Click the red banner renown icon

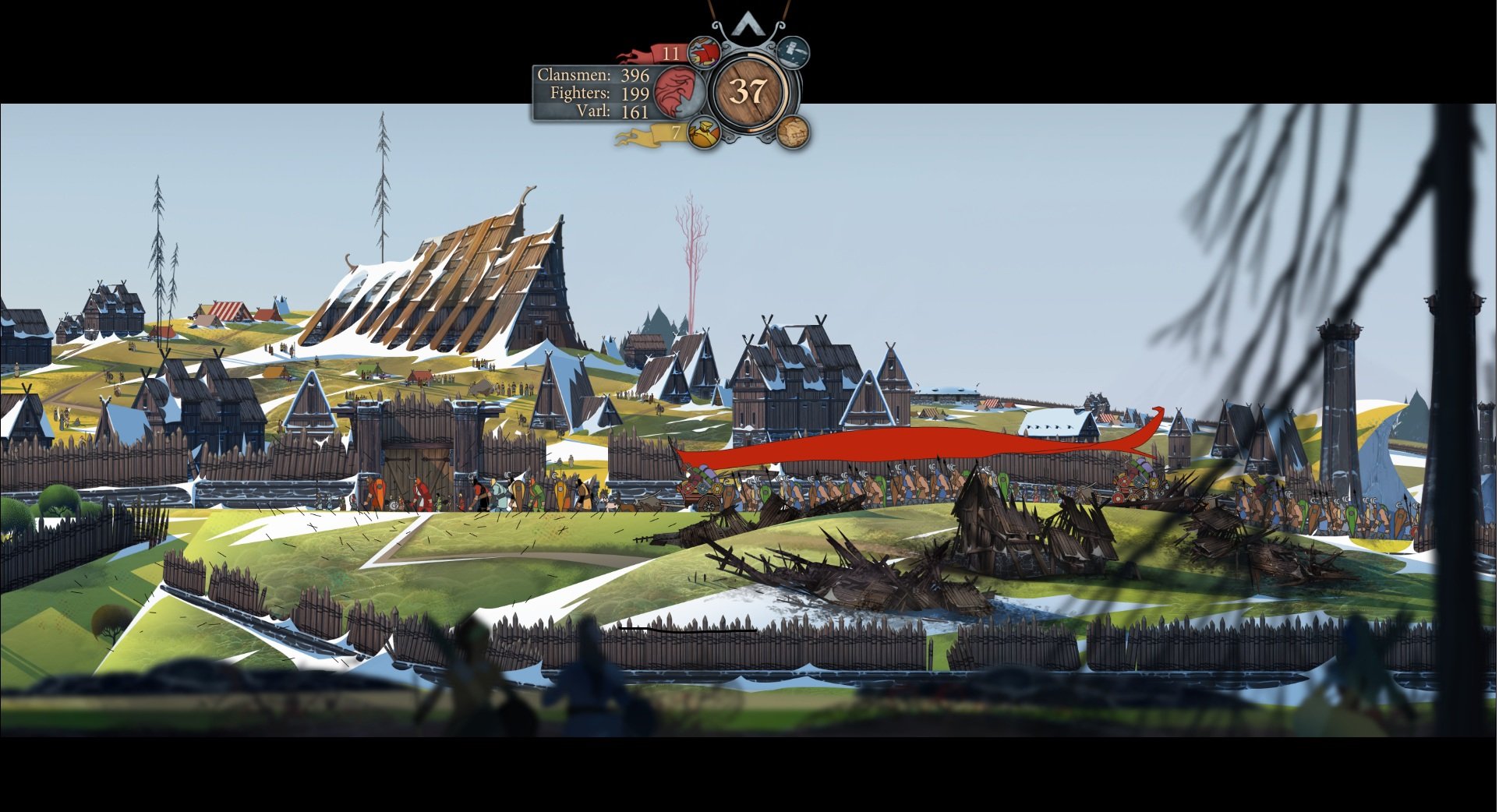pyautogui.click(x=704, y=54)
